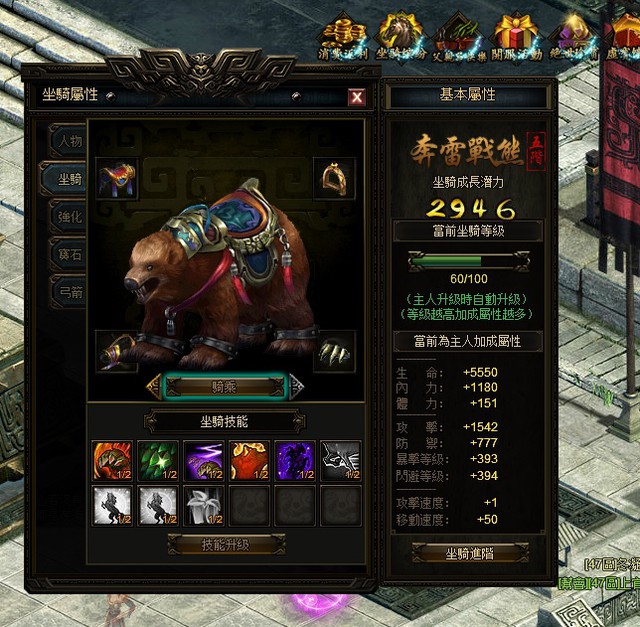This screenshot has height=627, width=640.
Task: Choose the white flower mount skill
Action: point(203,505)
